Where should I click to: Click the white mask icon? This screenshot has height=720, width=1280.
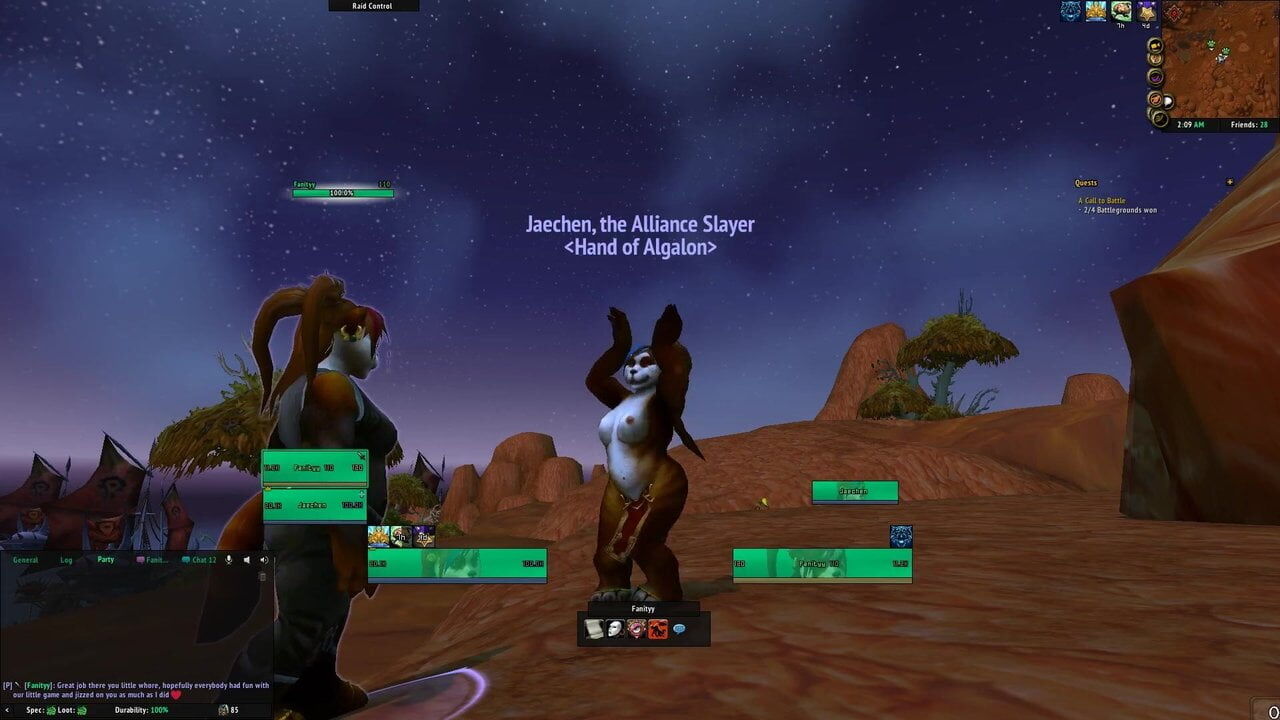[x=615, y=629]
